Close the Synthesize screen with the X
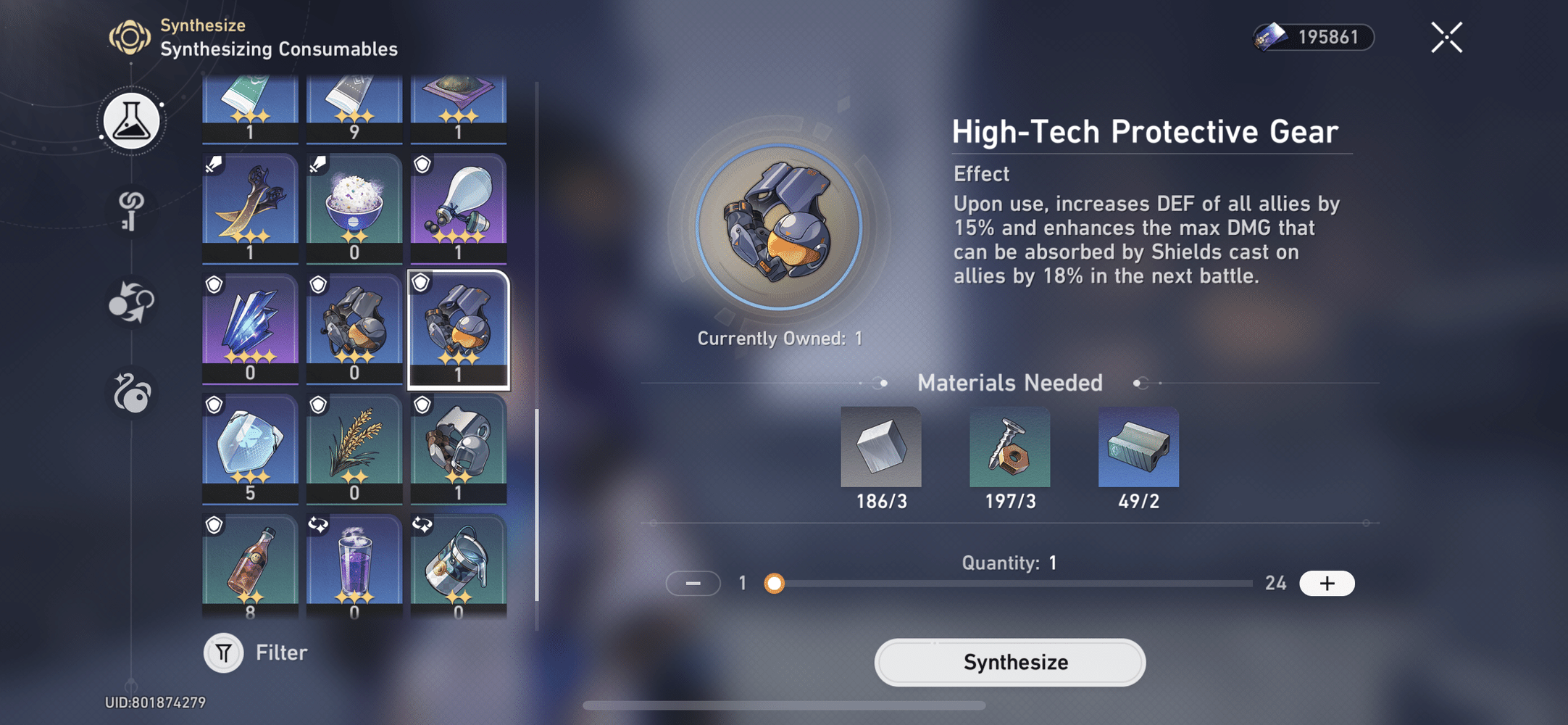This screenshot has height=725, width=1568. [x=1446, y=37]
